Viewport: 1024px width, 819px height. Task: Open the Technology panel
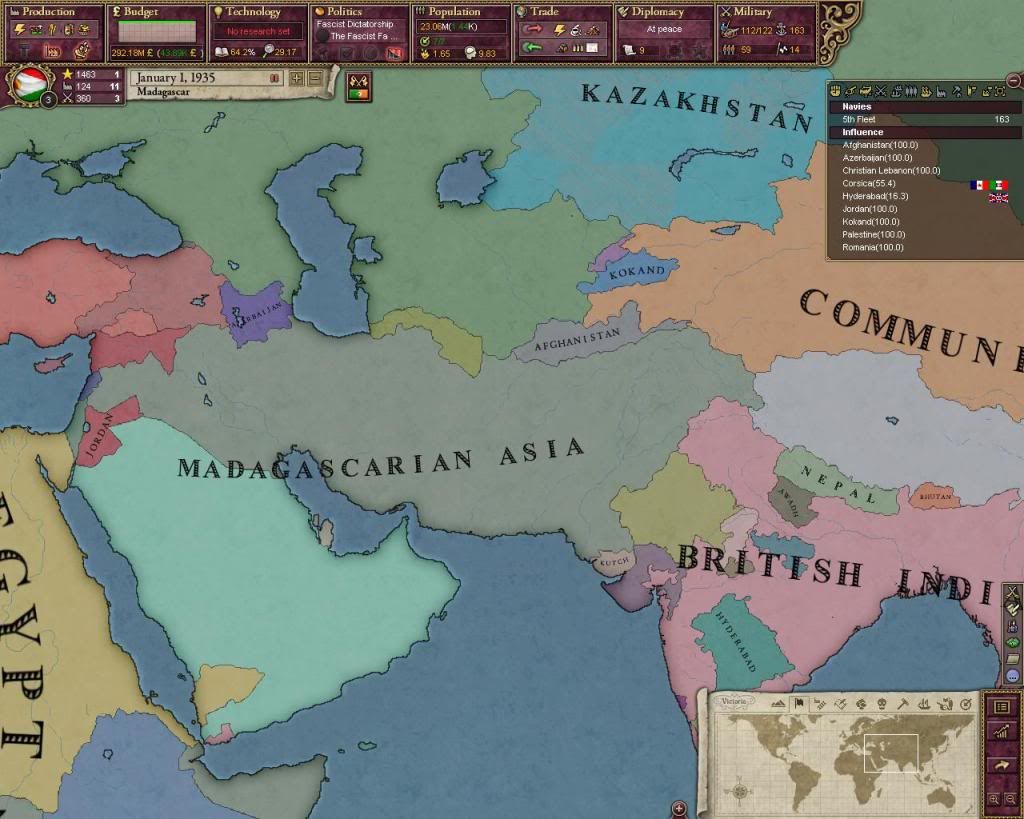(257, 12)
